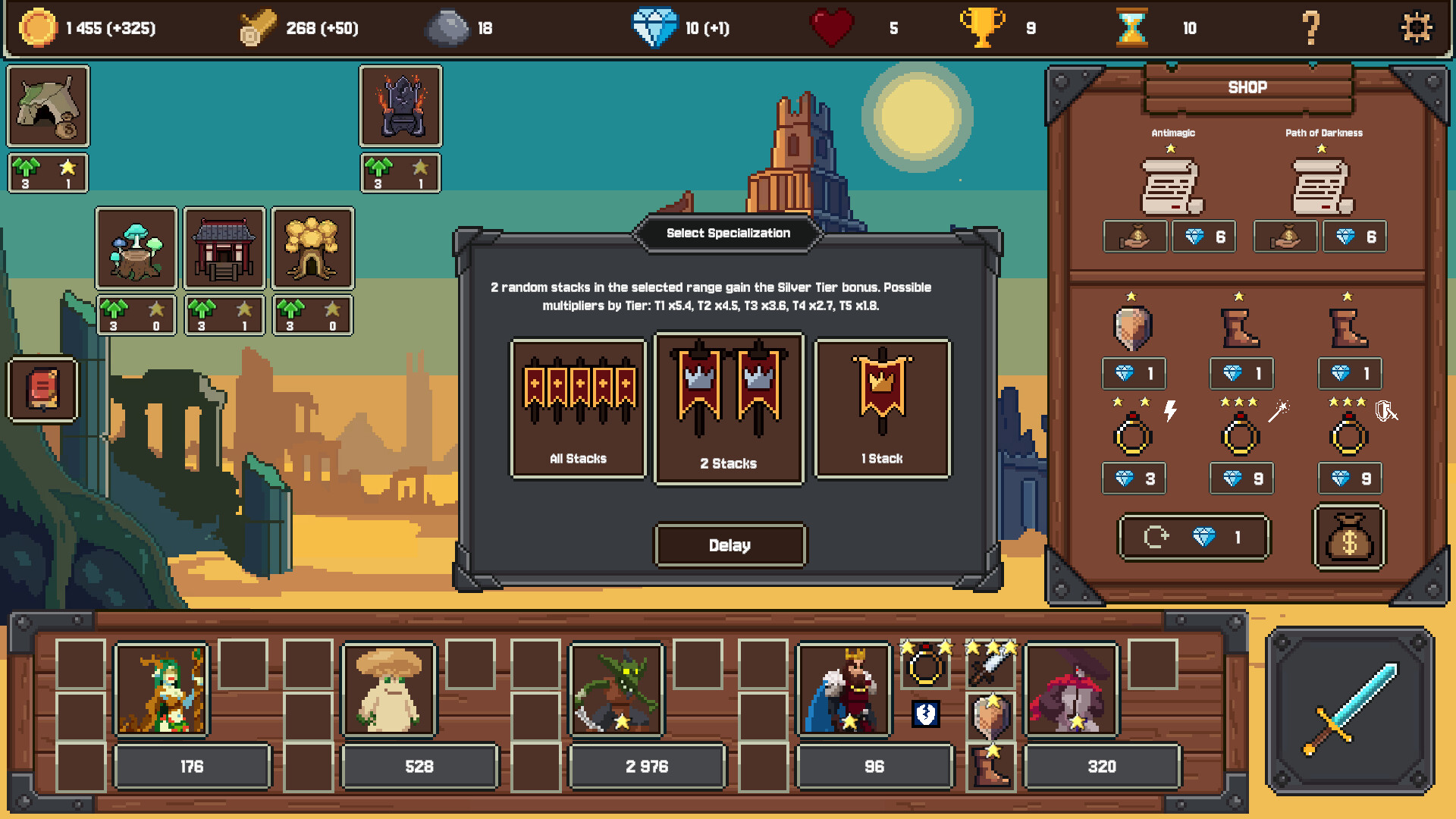Choose the 1 Stack specialization

pyautogui.click(x=882, y=408)
